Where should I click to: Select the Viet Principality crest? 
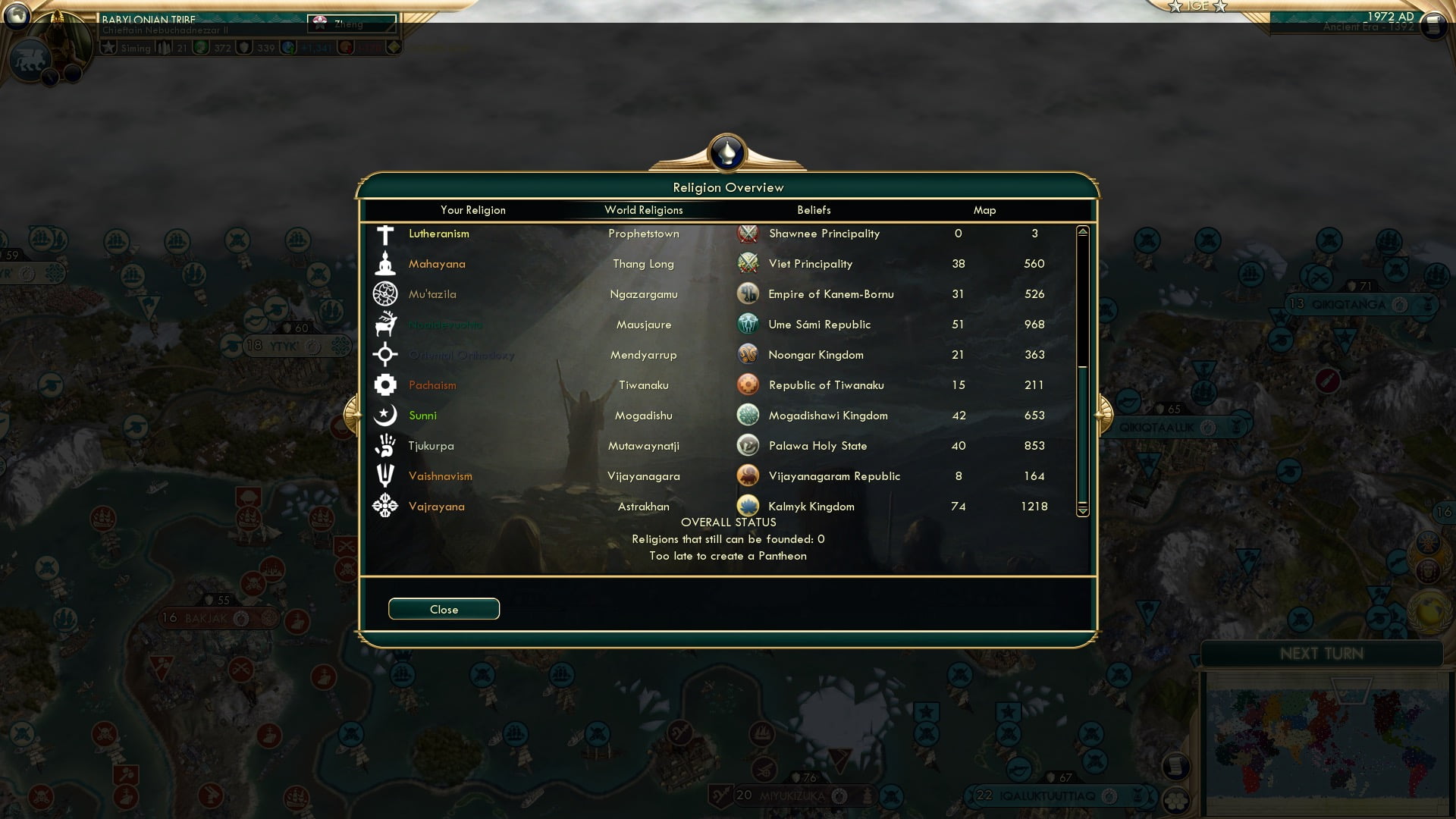(x=748, y=263)
